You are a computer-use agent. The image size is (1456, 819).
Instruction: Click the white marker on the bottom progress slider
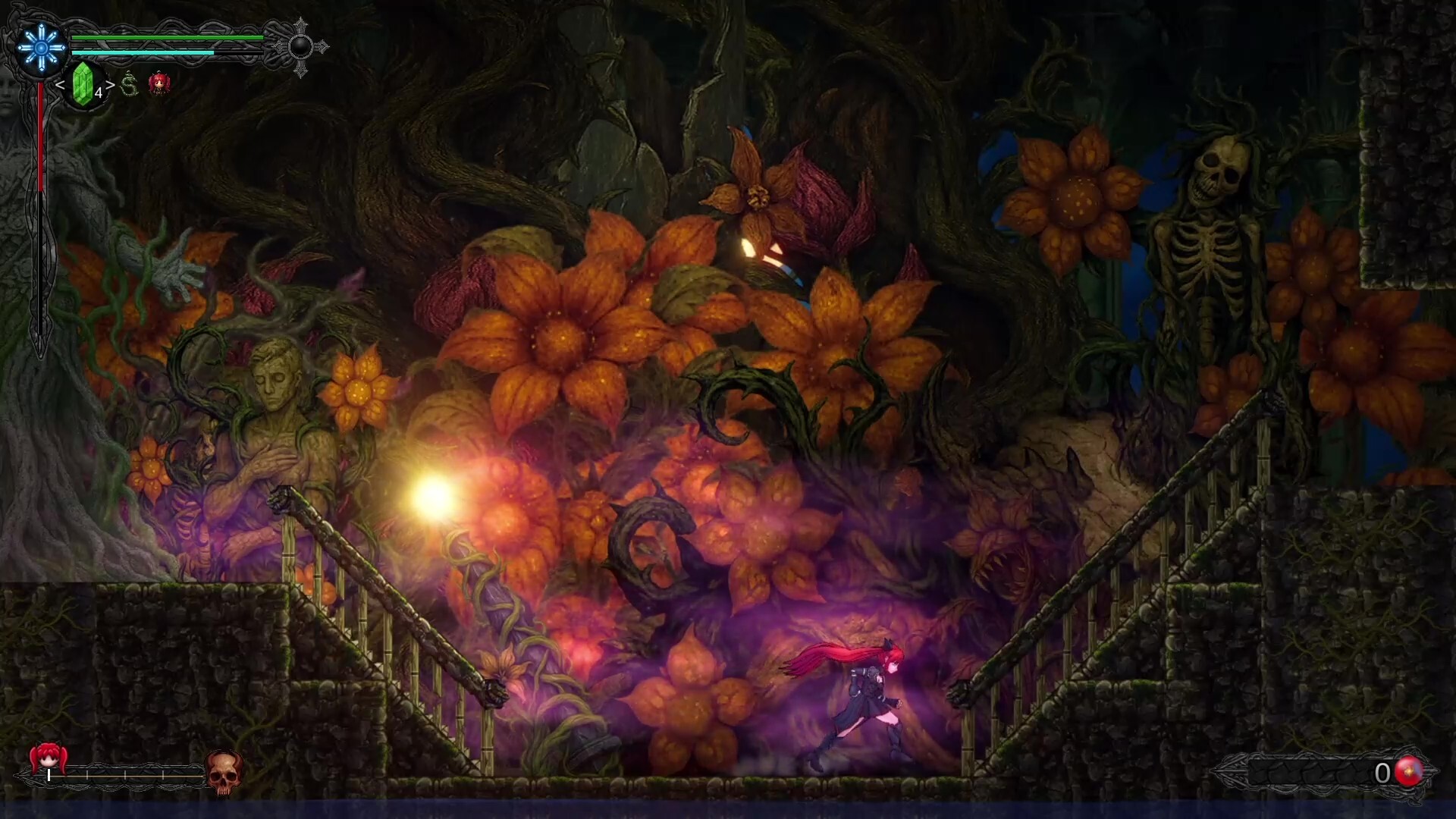point(49,775)
